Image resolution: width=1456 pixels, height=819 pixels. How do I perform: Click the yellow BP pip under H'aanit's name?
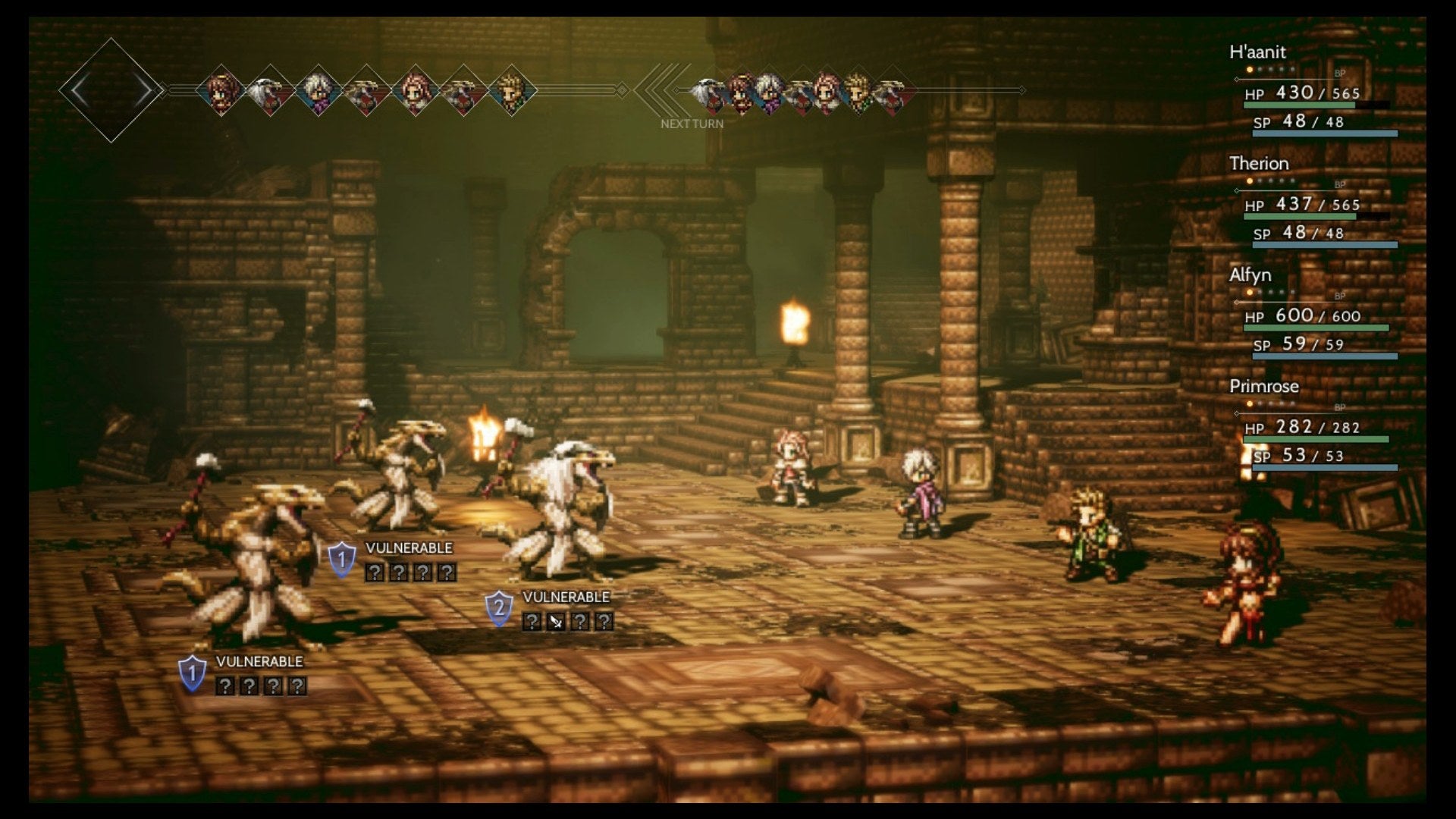[1248, 67]
